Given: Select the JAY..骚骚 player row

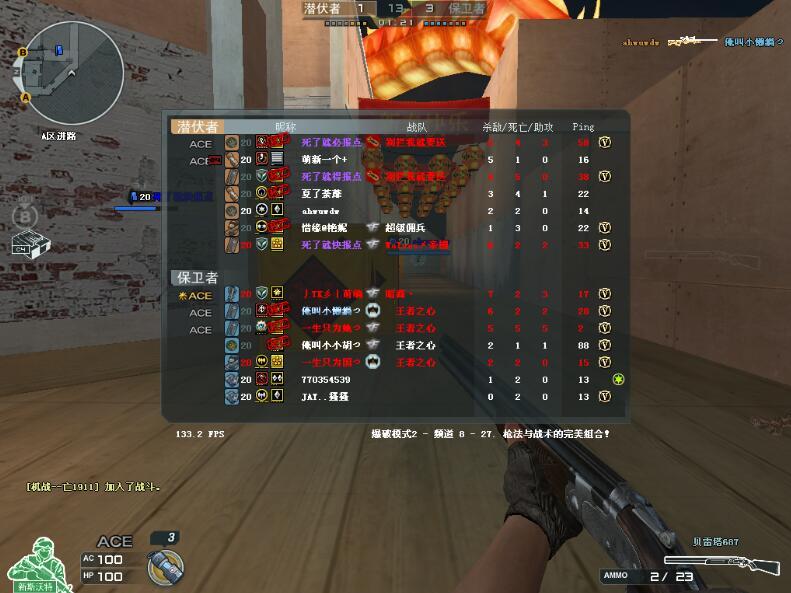Looking at the screenshot, I should pyautogui.click(x=400, y=397).
